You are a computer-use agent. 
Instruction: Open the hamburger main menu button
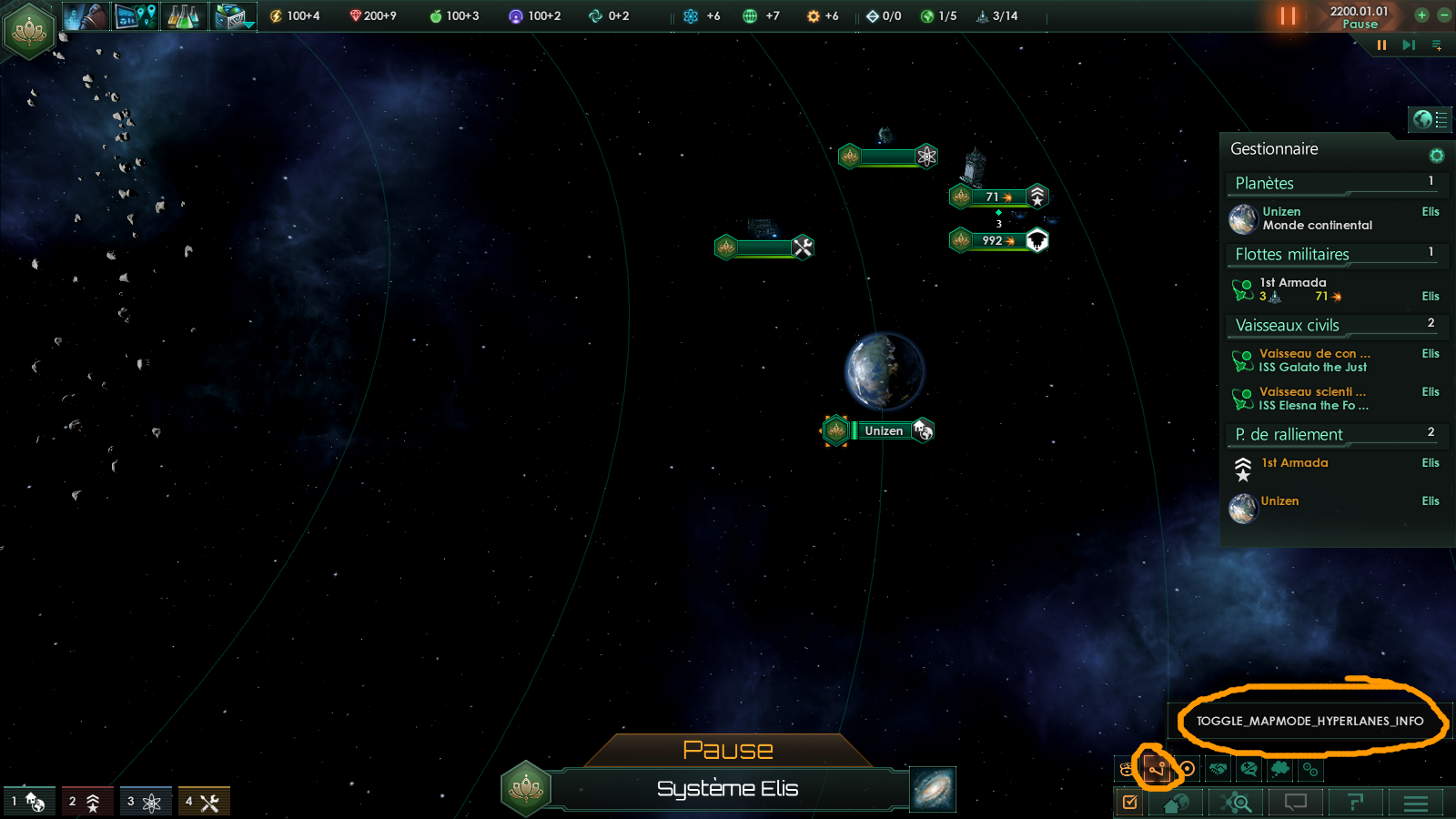[x=1416, y=803]
